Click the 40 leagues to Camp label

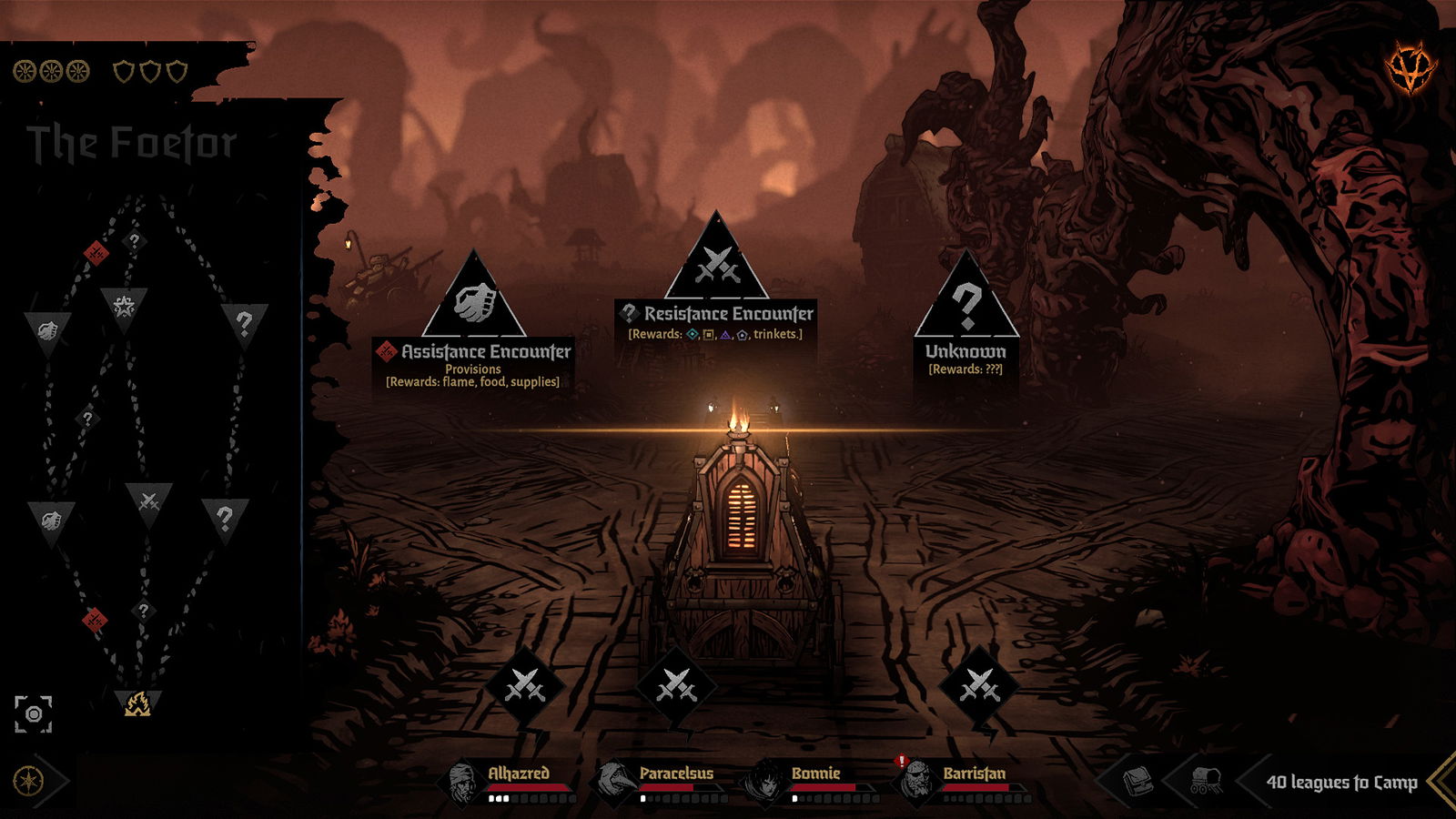[1343, 780]
